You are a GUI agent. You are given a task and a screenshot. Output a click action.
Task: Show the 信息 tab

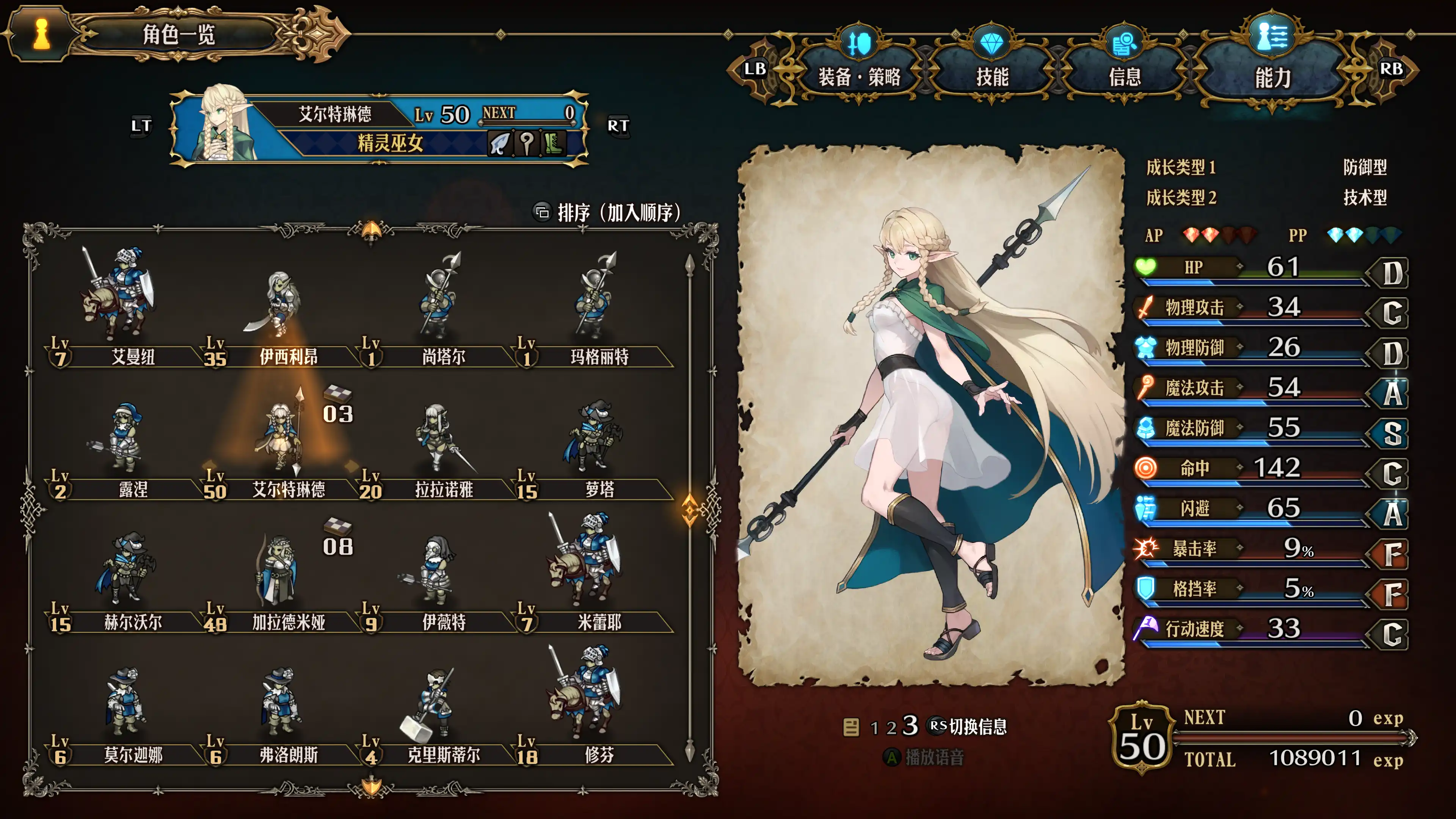click(x=1124, y=76)
